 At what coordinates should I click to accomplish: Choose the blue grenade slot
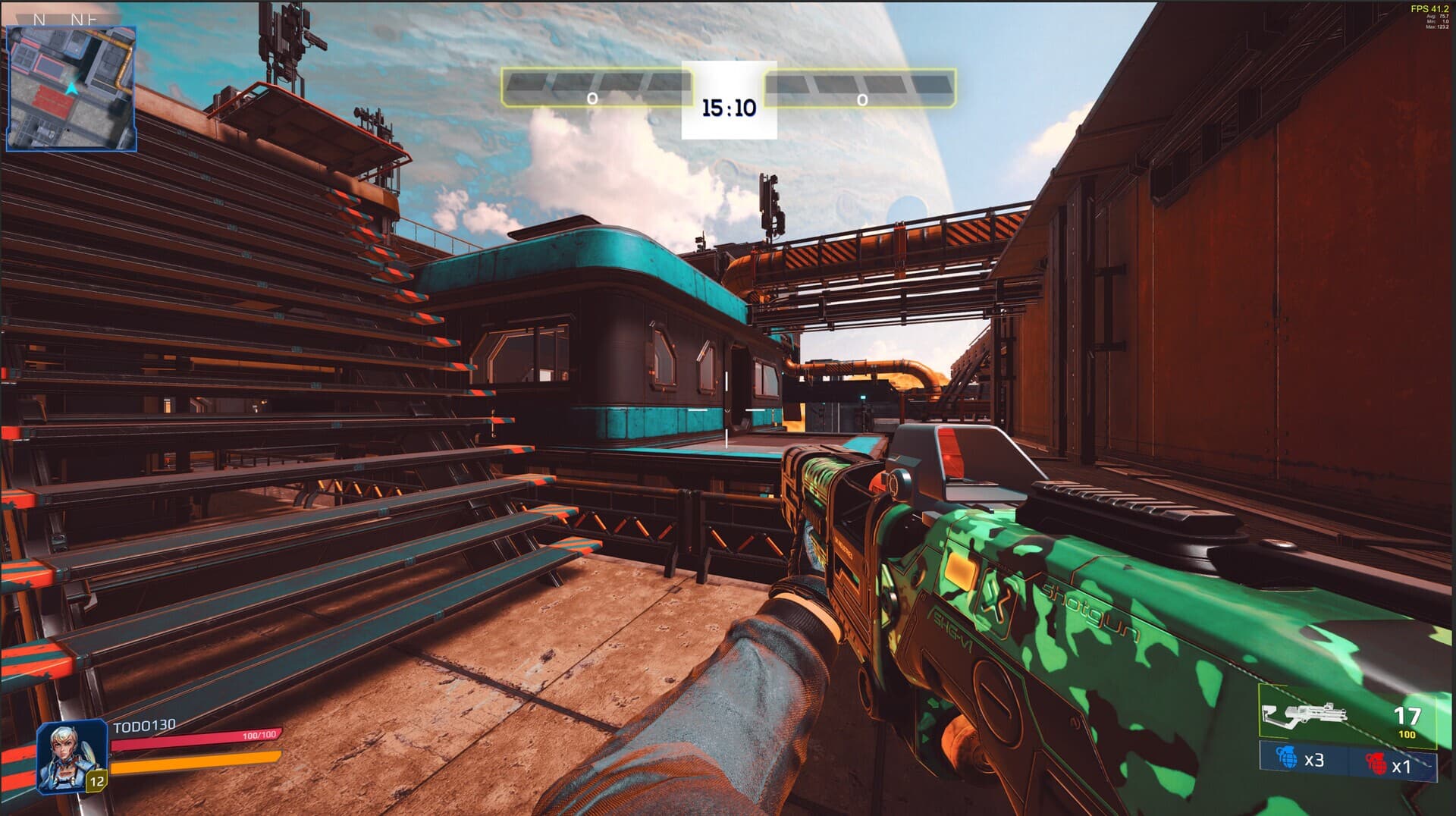click(x=1303, y=759)
